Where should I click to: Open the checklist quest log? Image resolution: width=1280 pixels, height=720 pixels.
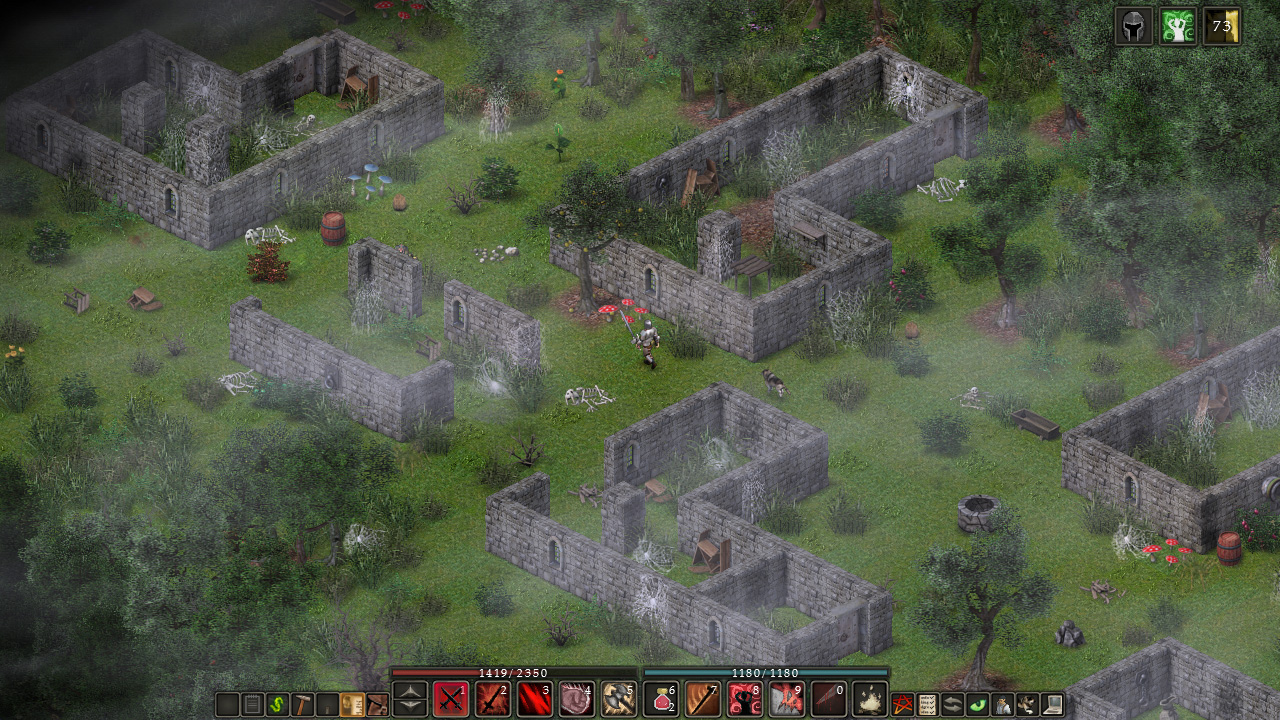click(928, 704)
